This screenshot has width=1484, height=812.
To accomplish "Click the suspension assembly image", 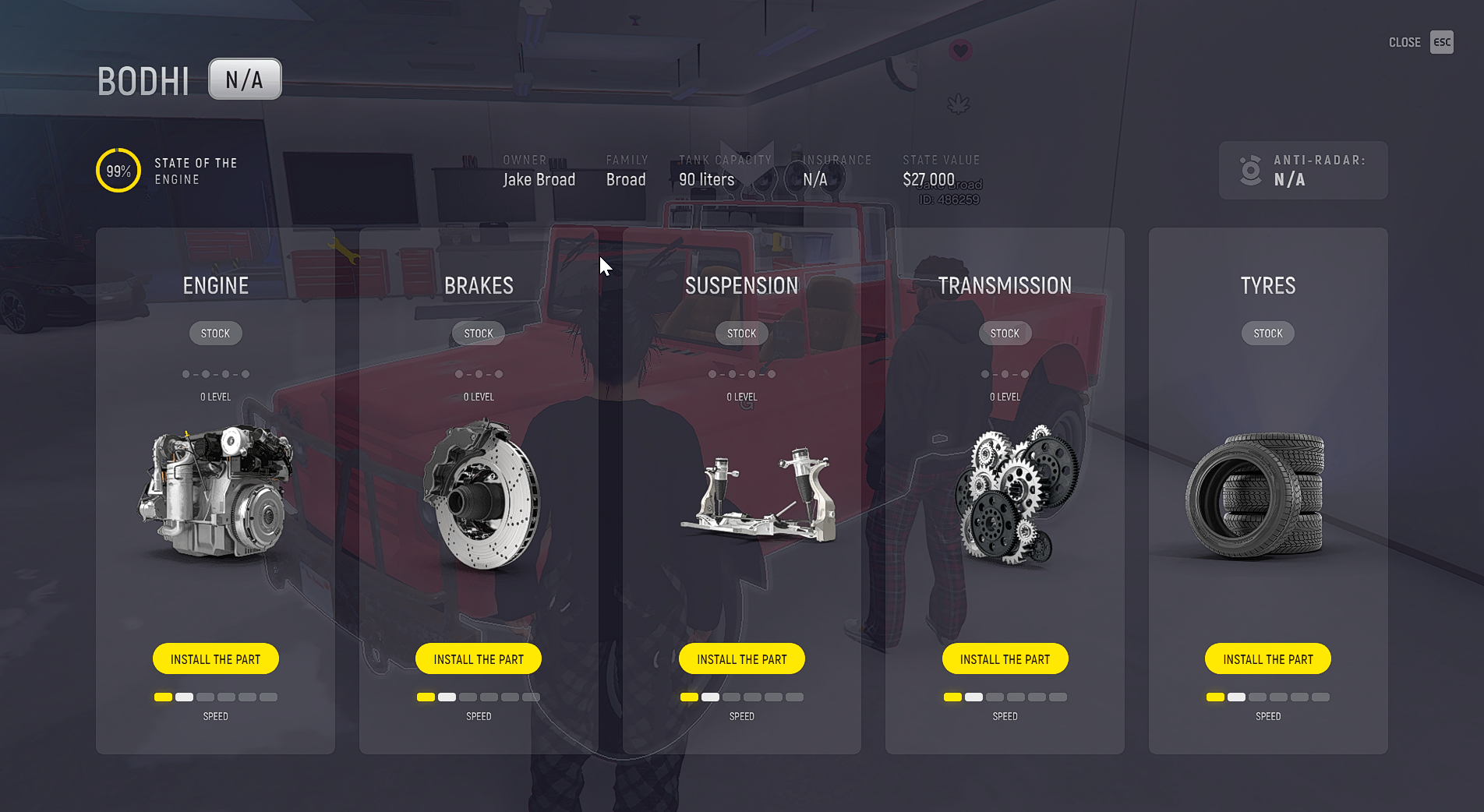I will [758, 496].
